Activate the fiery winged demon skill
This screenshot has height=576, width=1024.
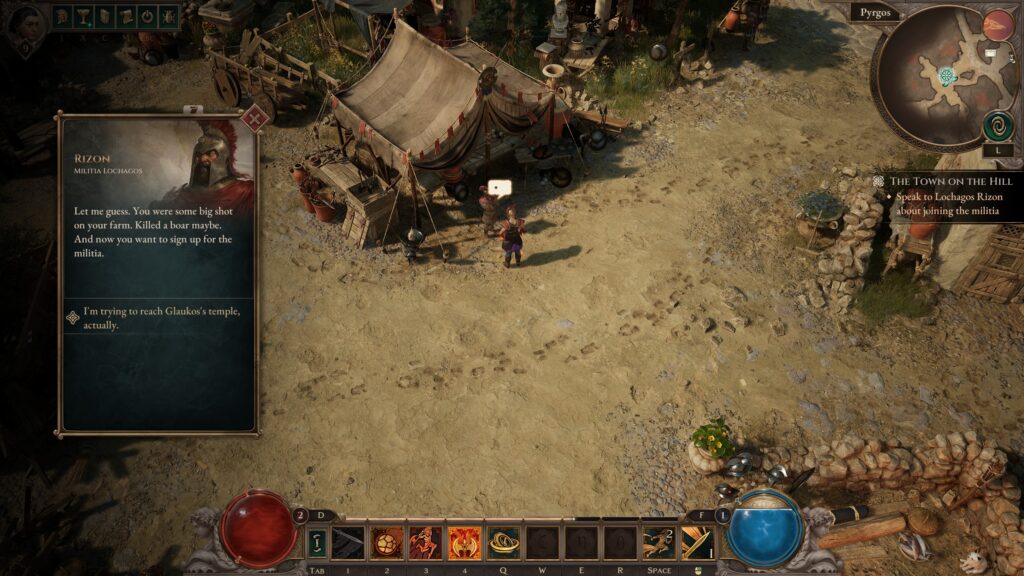[464, 542]
